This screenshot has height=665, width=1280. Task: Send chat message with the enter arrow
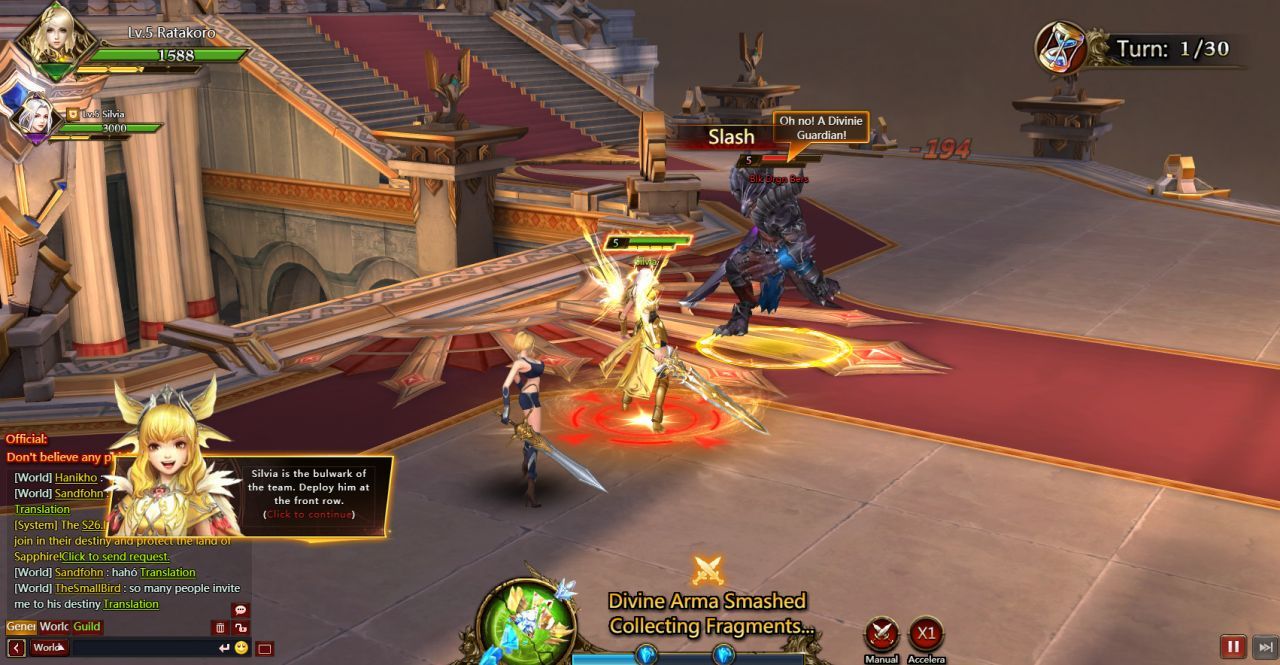pyautogui.click(x=224, y=648)
